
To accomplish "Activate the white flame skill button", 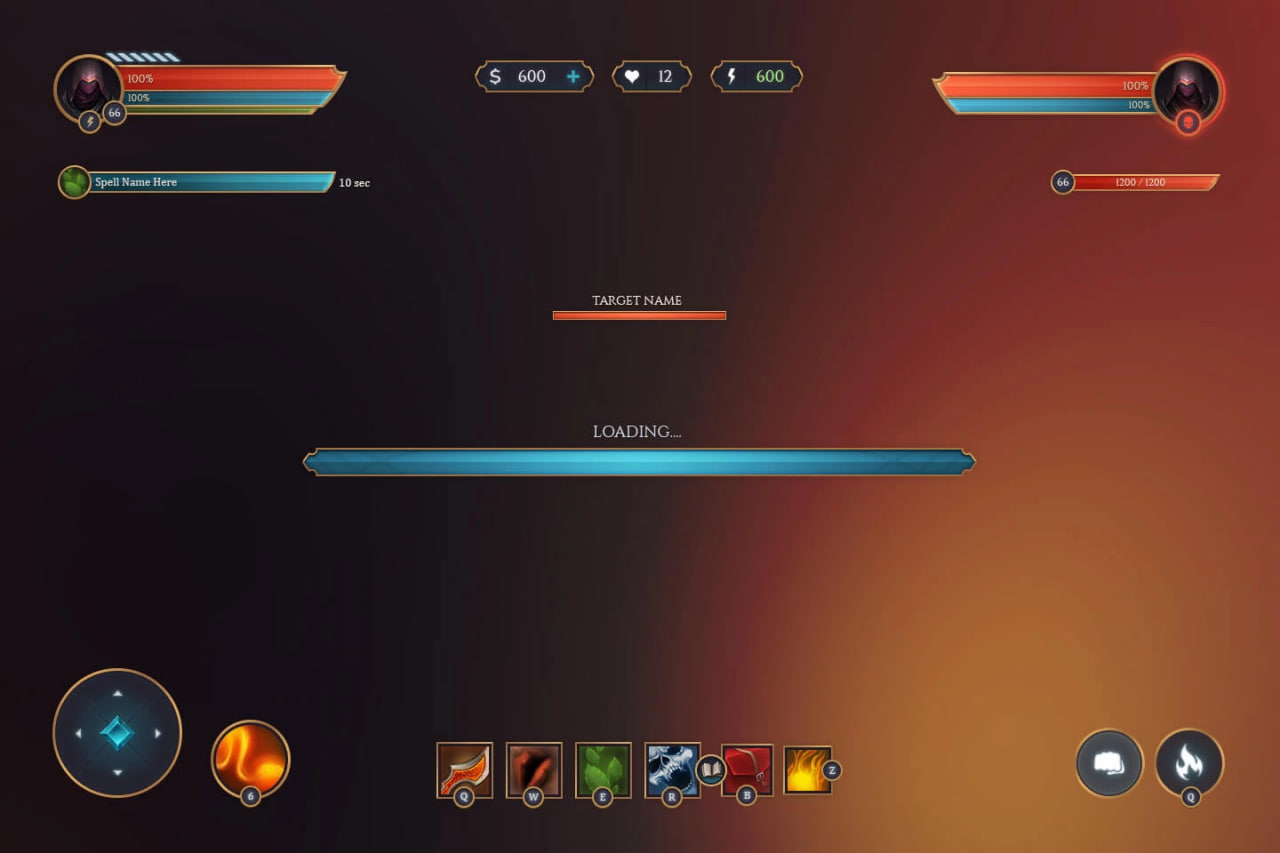I will [x=1189, y=763].
